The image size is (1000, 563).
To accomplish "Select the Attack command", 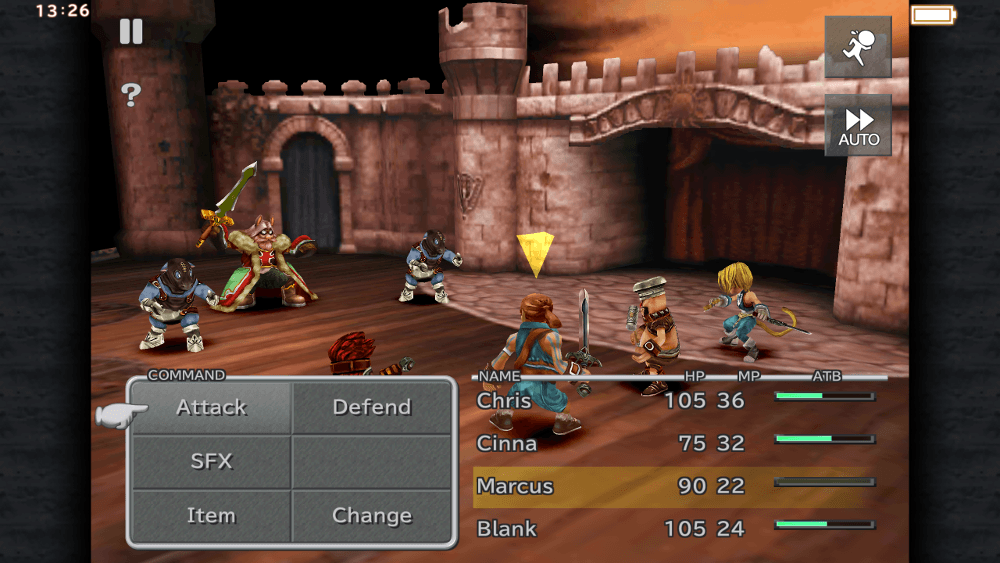I will coord(211,408).
